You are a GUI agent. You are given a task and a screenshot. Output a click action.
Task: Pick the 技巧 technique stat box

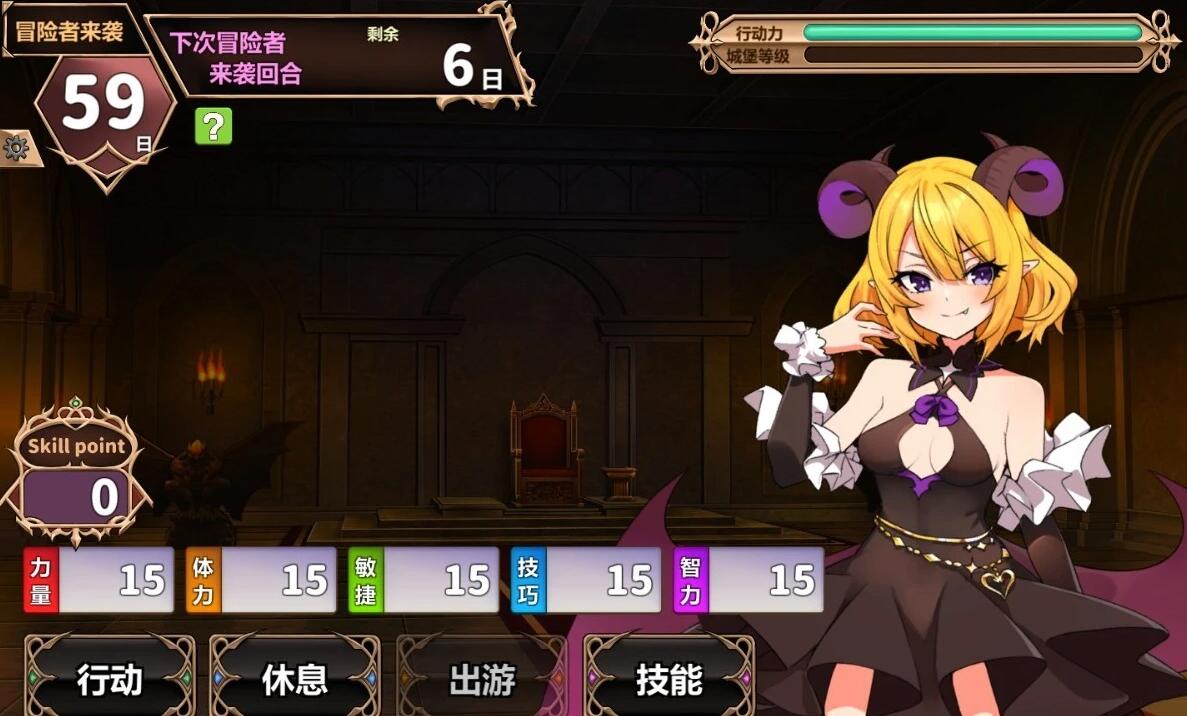click(x=586, y=580)
